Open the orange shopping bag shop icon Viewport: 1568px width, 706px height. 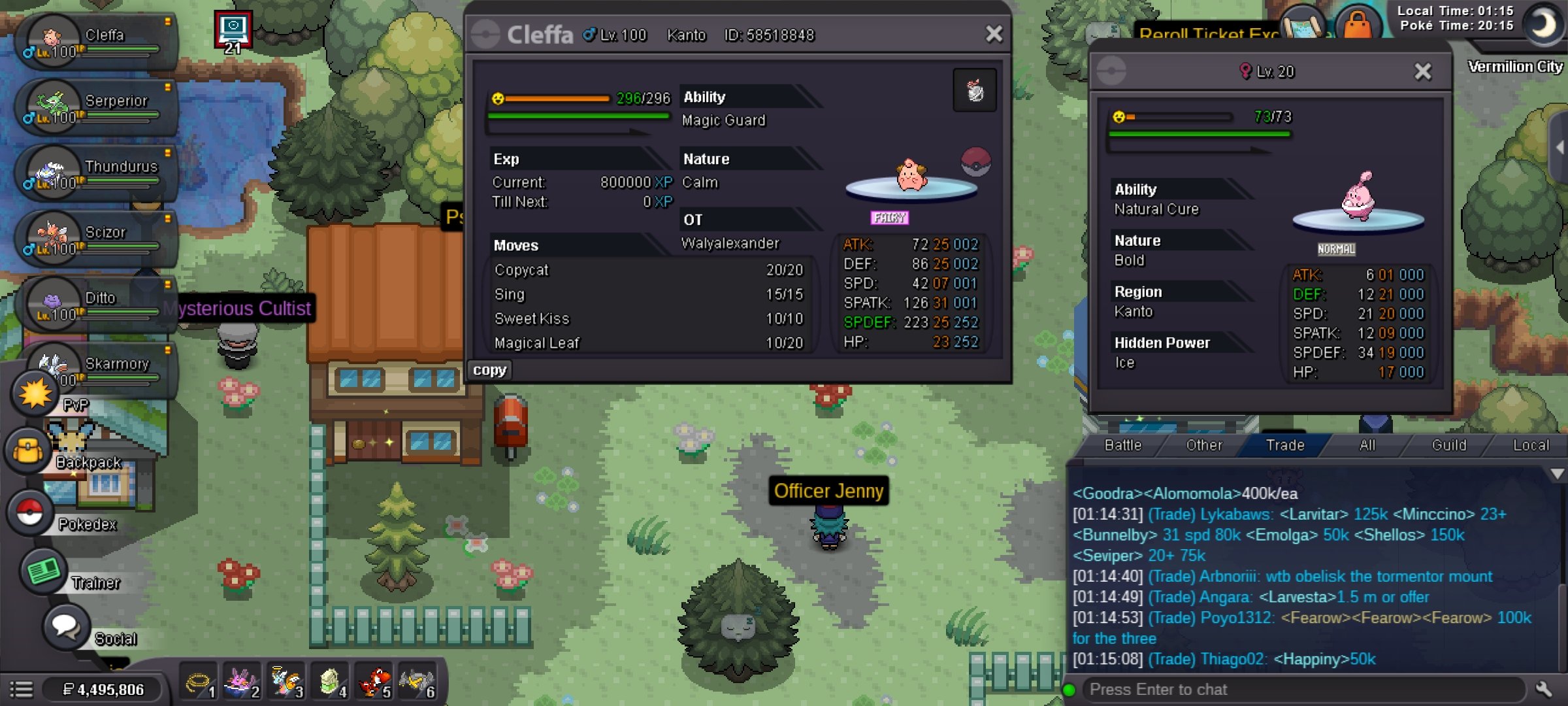pyautogui.click(x=1358, y=25)
